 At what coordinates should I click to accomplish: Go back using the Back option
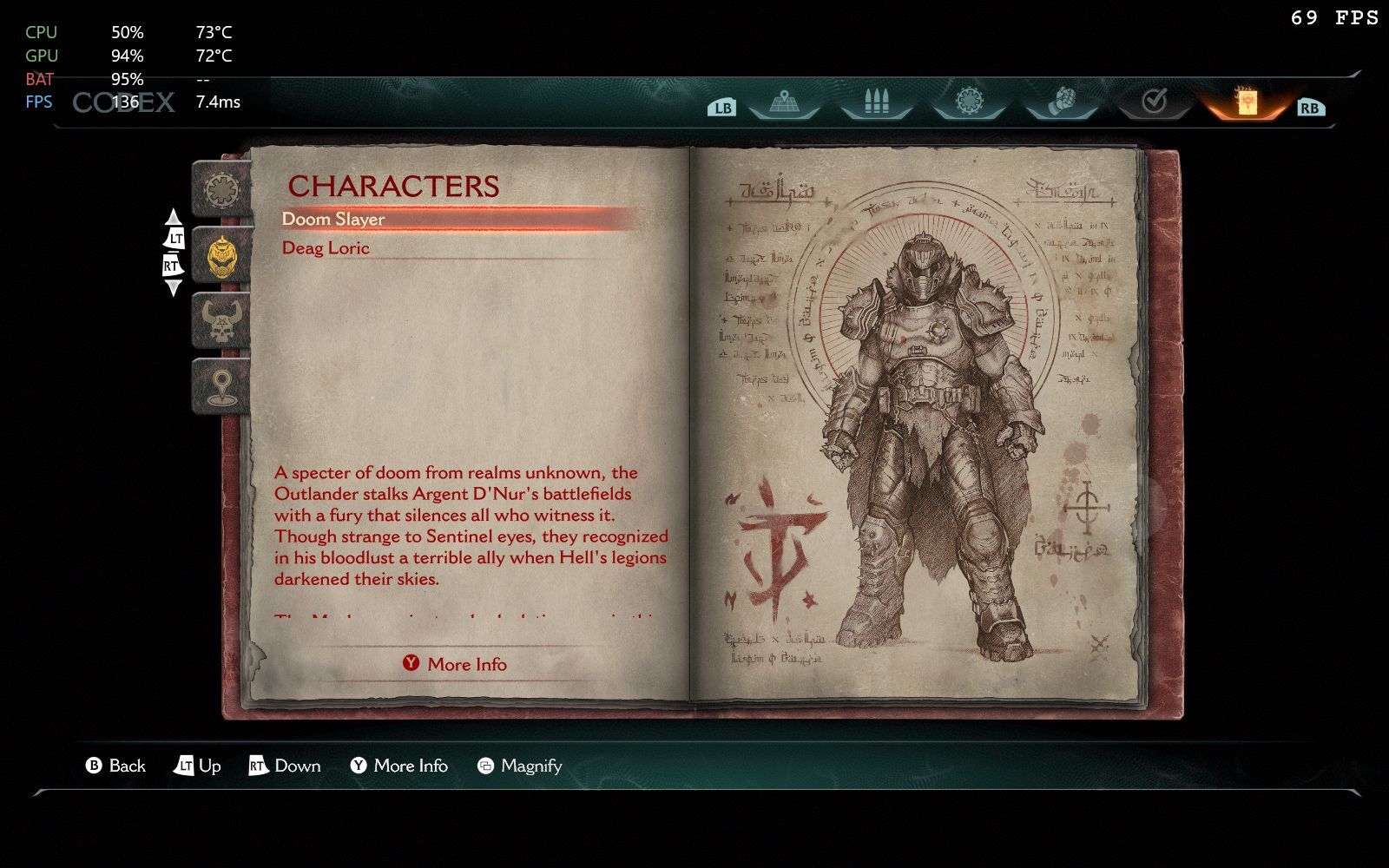tap(116, 766)
